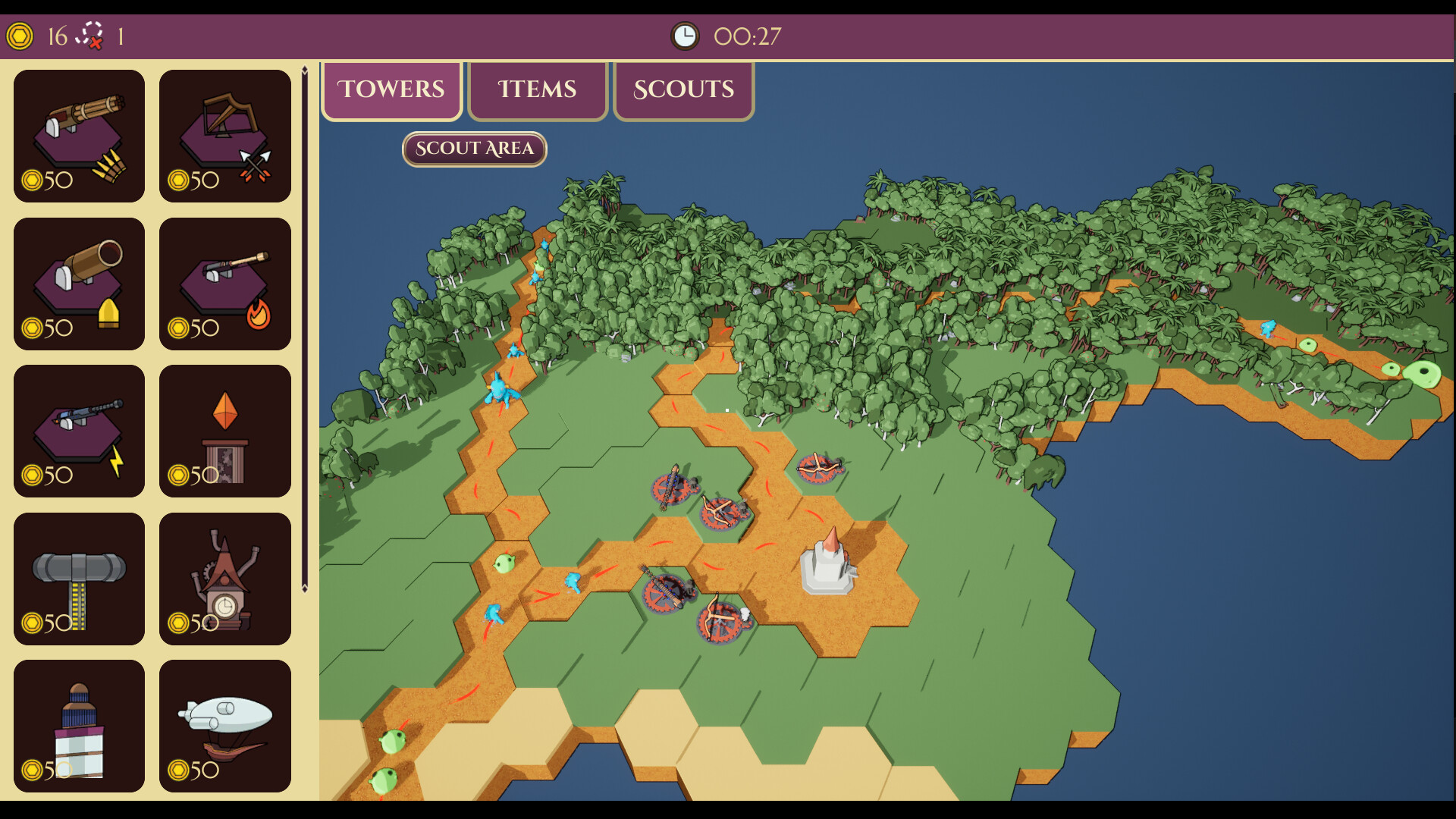The height and width of the screenshot is (819, 1456).
Task: Select the orange crystal obelisk card
Action: [225, 431]
